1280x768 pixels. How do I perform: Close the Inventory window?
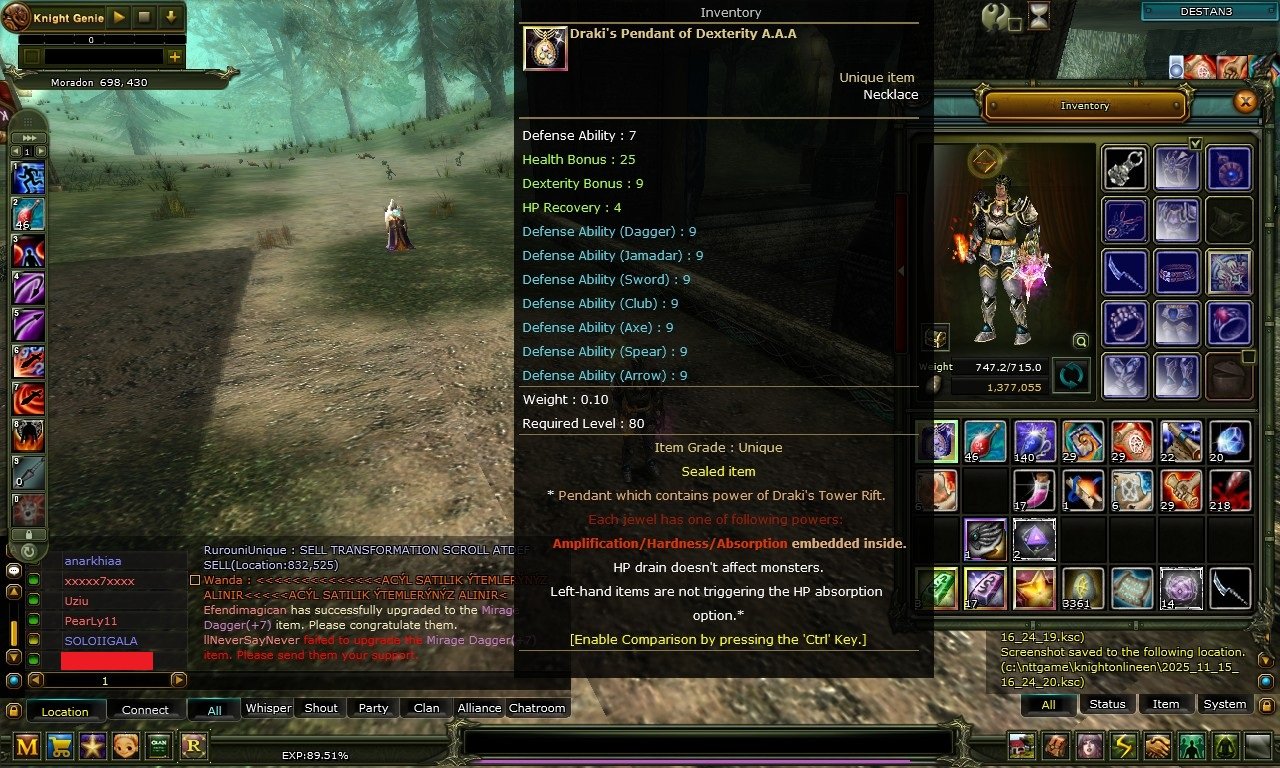[1245, 102]
